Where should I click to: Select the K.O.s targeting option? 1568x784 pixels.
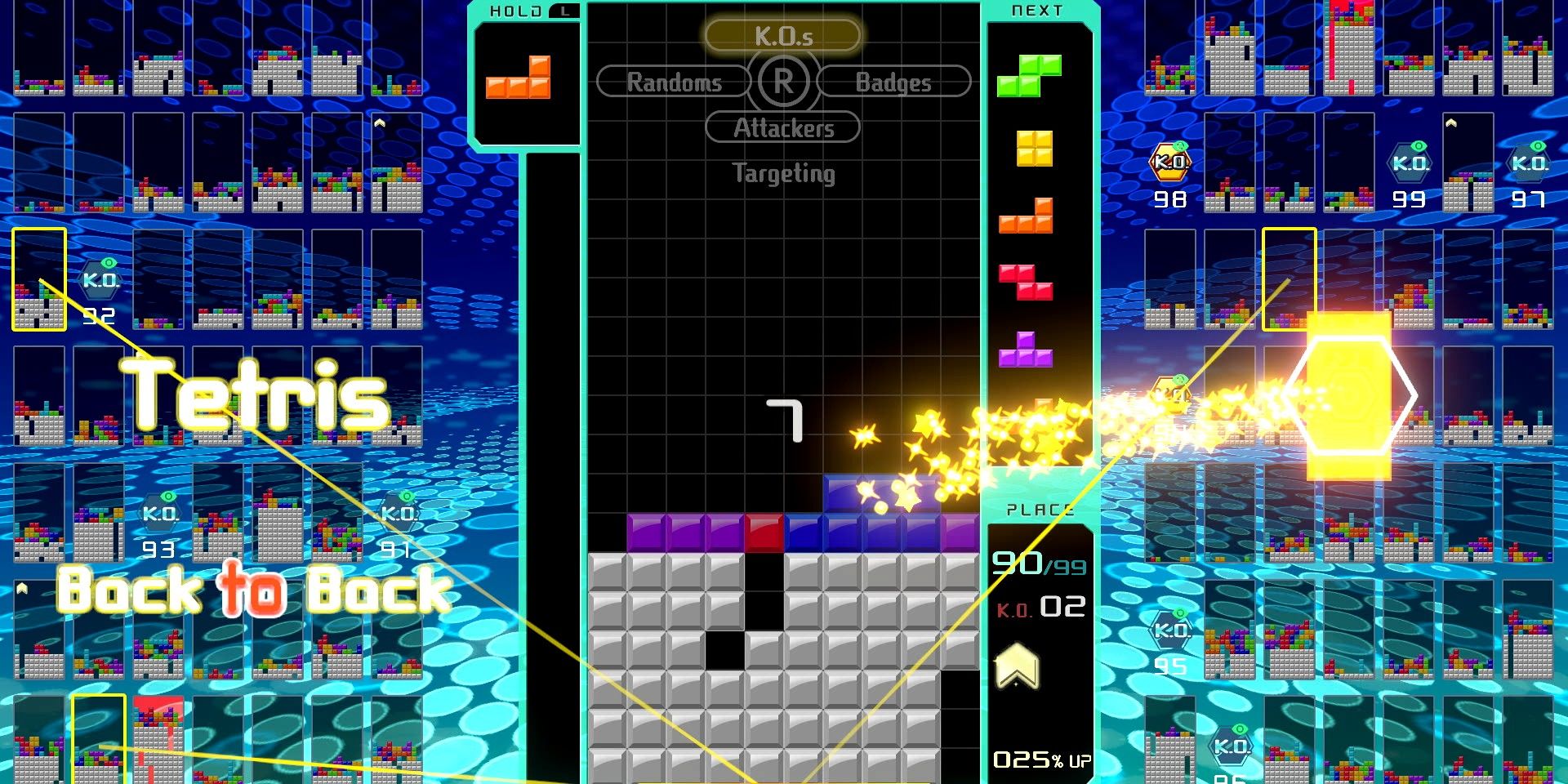pyautogui.click(x=782, y=36)
